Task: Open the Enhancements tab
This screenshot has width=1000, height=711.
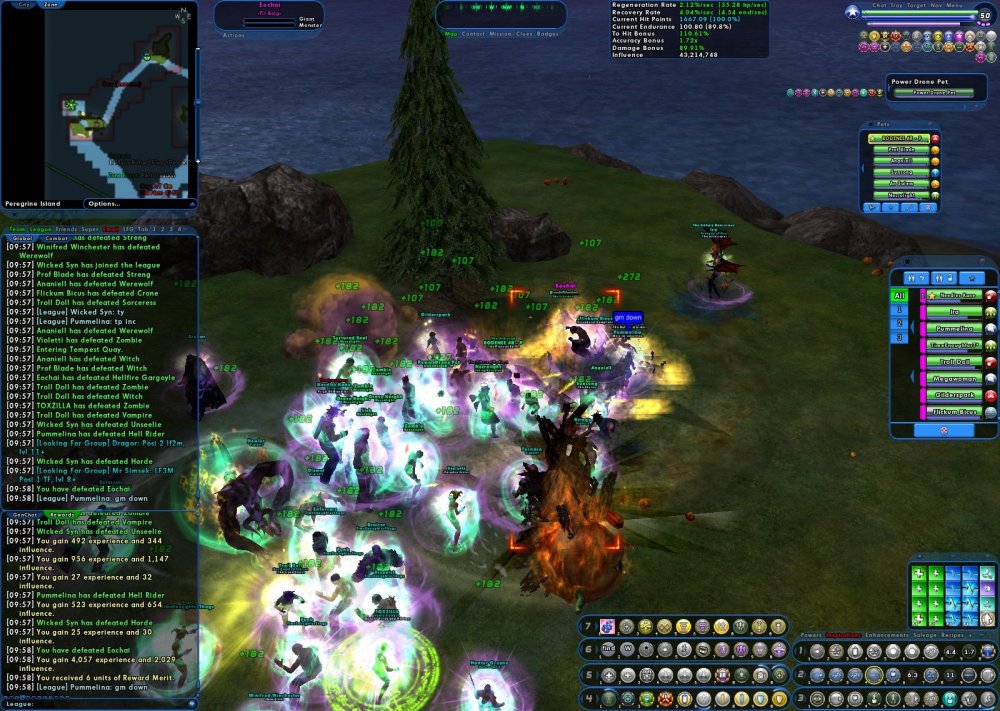Action: tap(887, 635)
